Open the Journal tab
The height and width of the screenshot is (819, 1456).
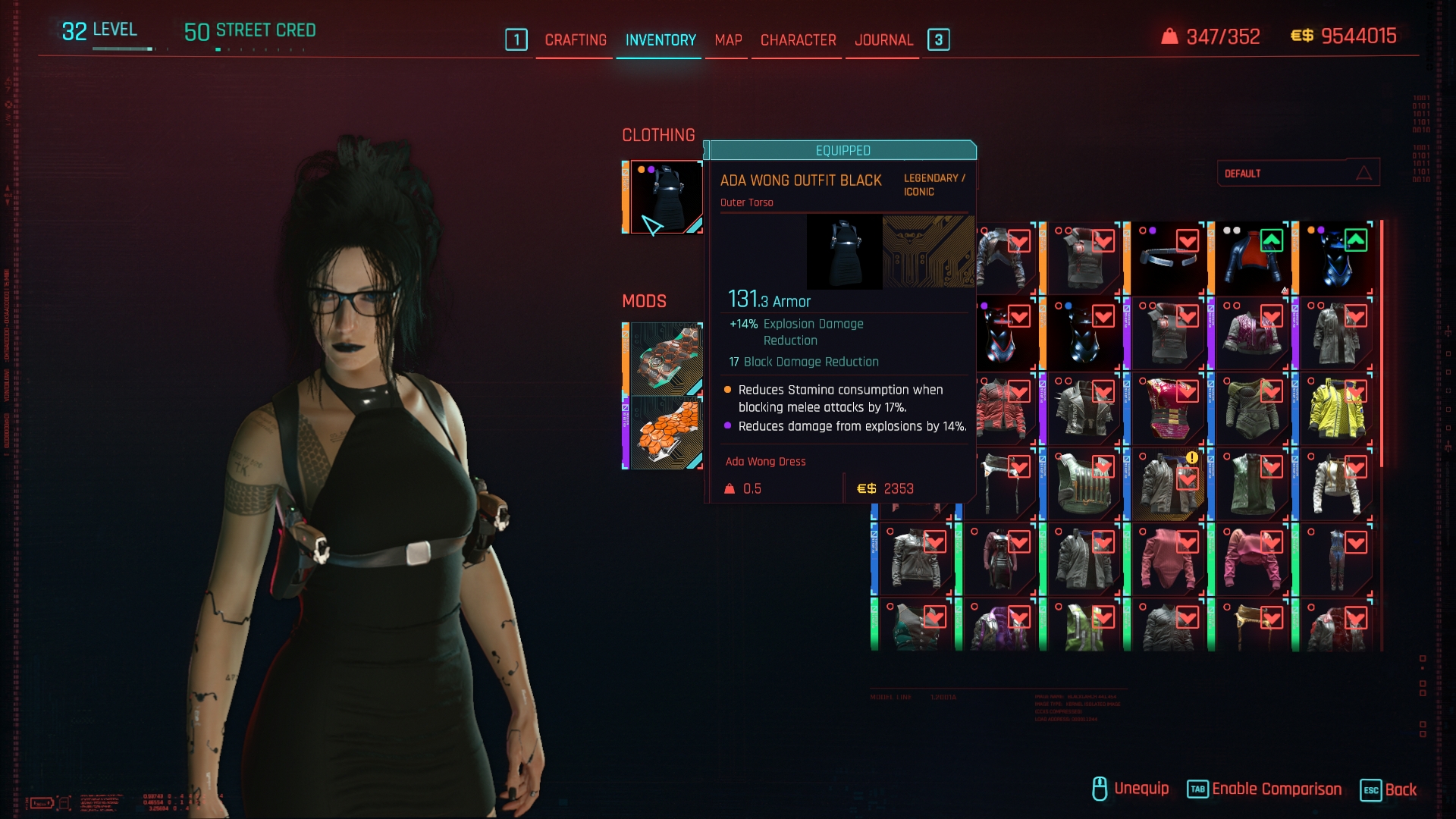[883, 40]
